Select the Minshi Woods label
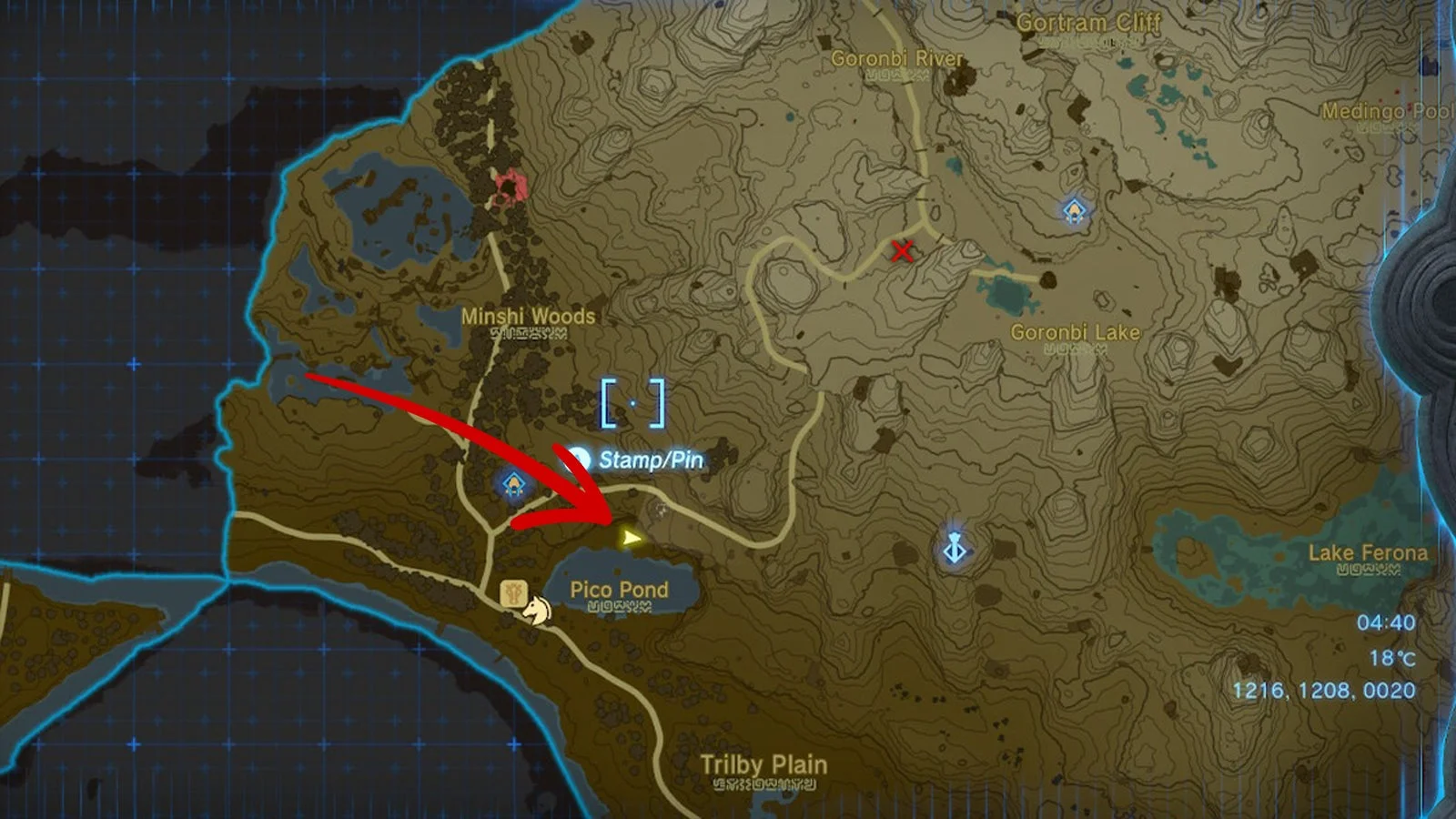The height and width of the screenshot is (819, 1456). click(530, 317)
